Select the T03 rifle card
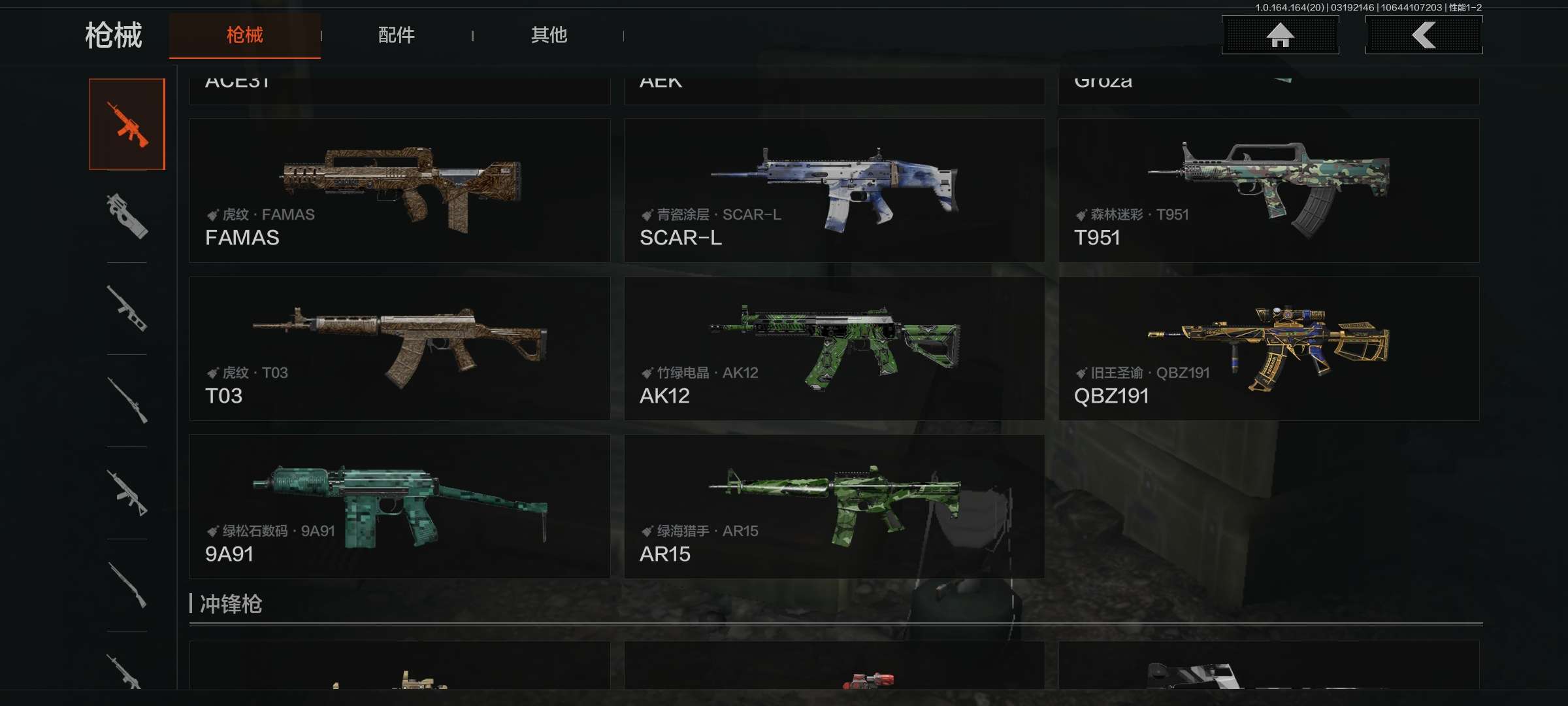This screenshot has width=1568, height=706. (400, 348)
